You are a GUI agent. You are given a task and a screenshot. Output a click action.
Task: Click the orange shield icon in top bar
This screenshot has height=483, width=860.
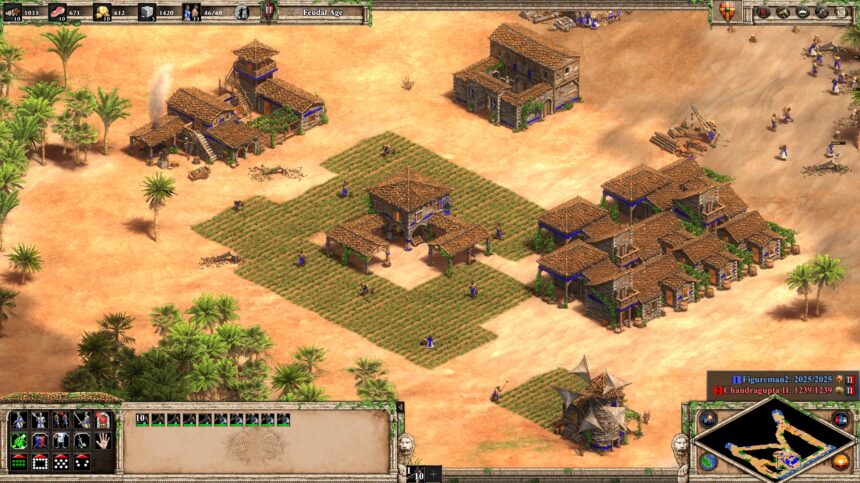click(x=727, y=12)
